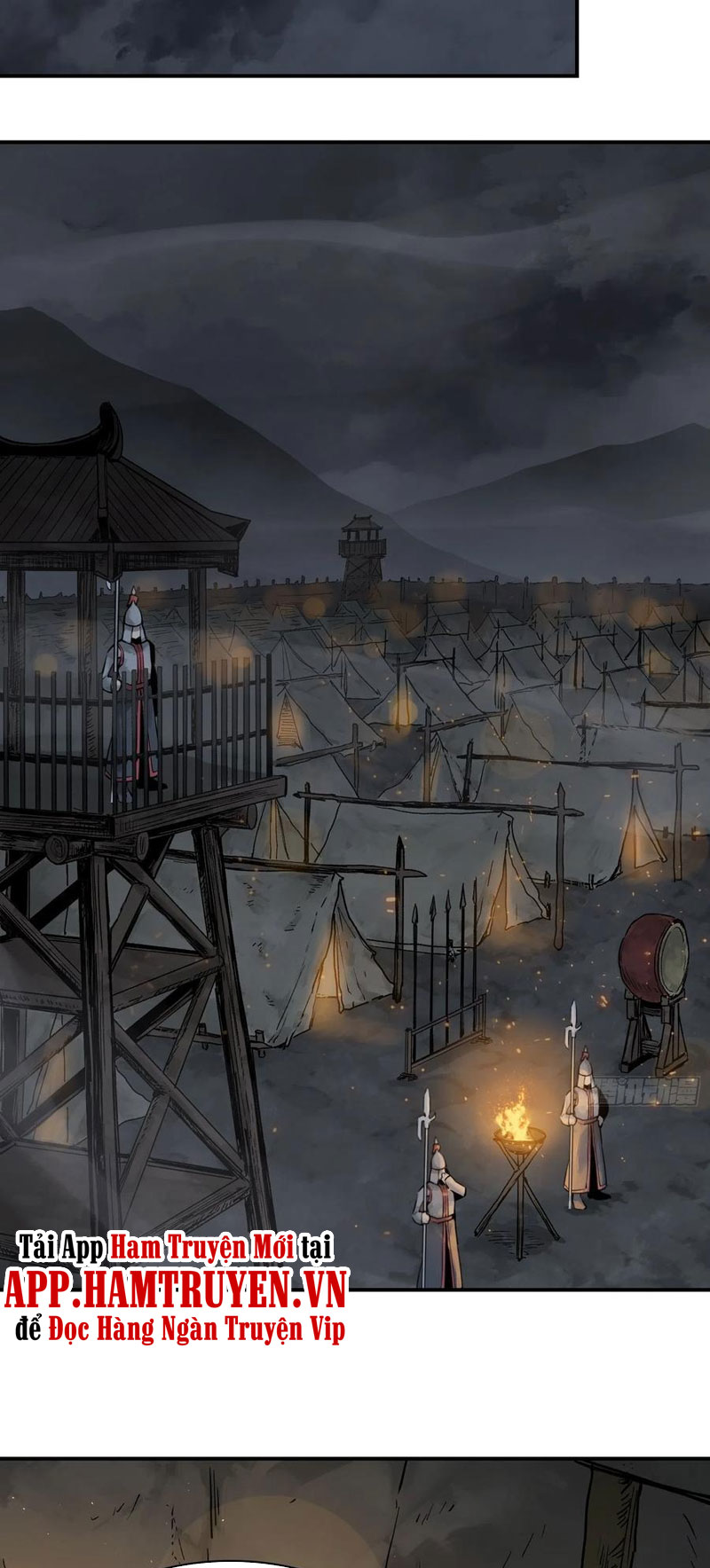Open the APP.HAMTRUYEN.VN app promotion banner

tap(175, 1290)
